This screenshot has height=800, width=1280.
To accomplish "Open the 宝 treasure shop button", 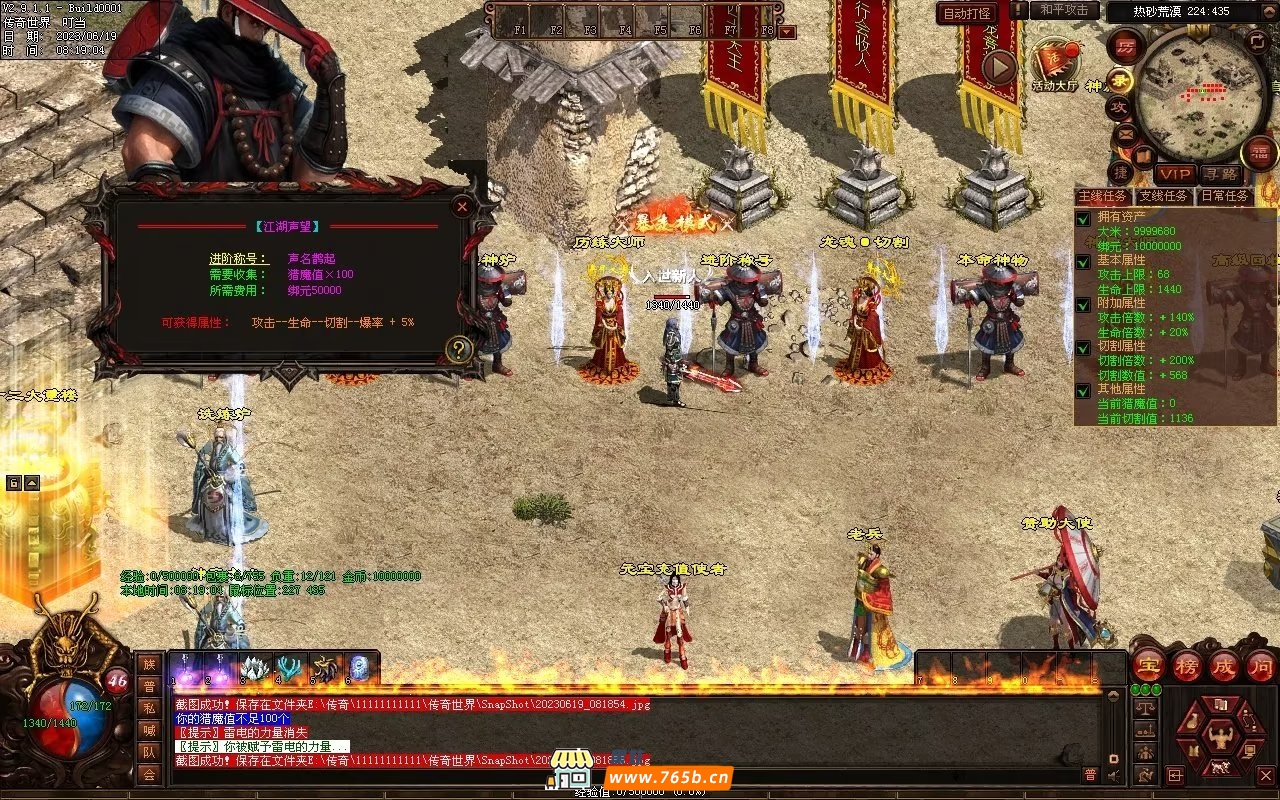I will point(1148,666).
